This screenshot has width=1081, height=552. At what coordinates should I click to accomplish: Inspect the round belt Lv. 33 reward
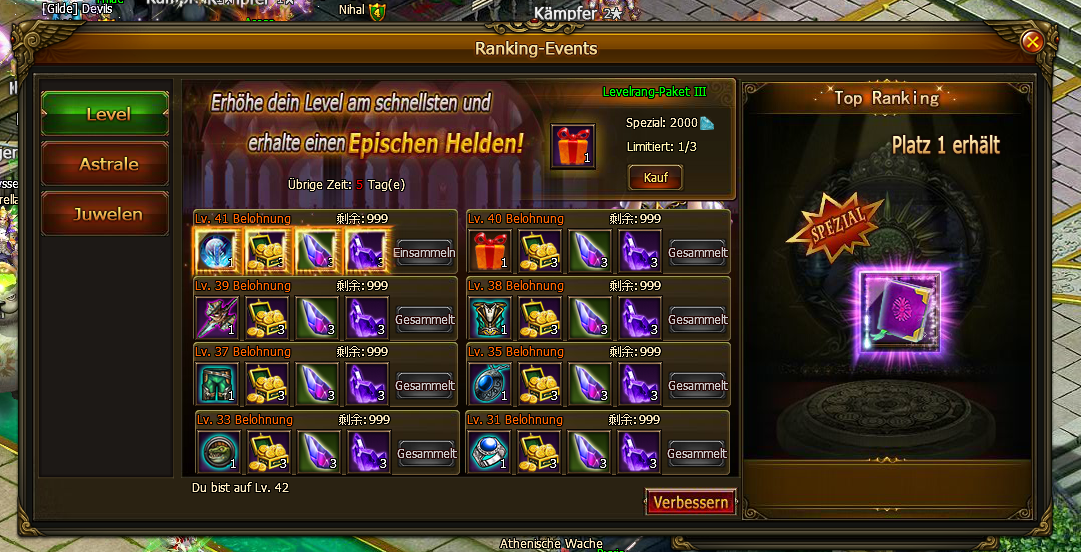(x=218, y=452)
